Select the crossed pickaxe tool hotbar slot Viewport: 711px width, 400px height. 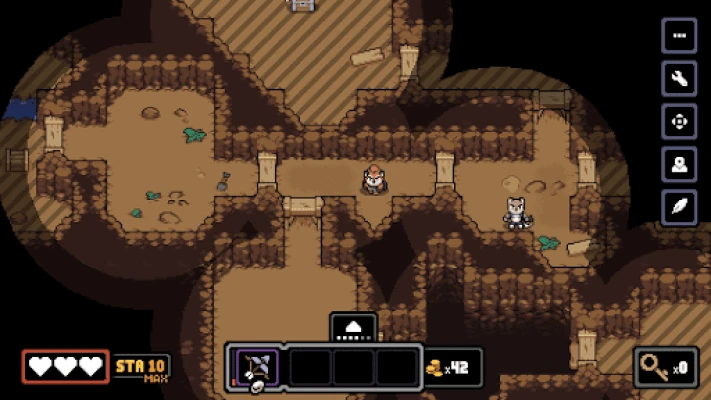point(257,367)
